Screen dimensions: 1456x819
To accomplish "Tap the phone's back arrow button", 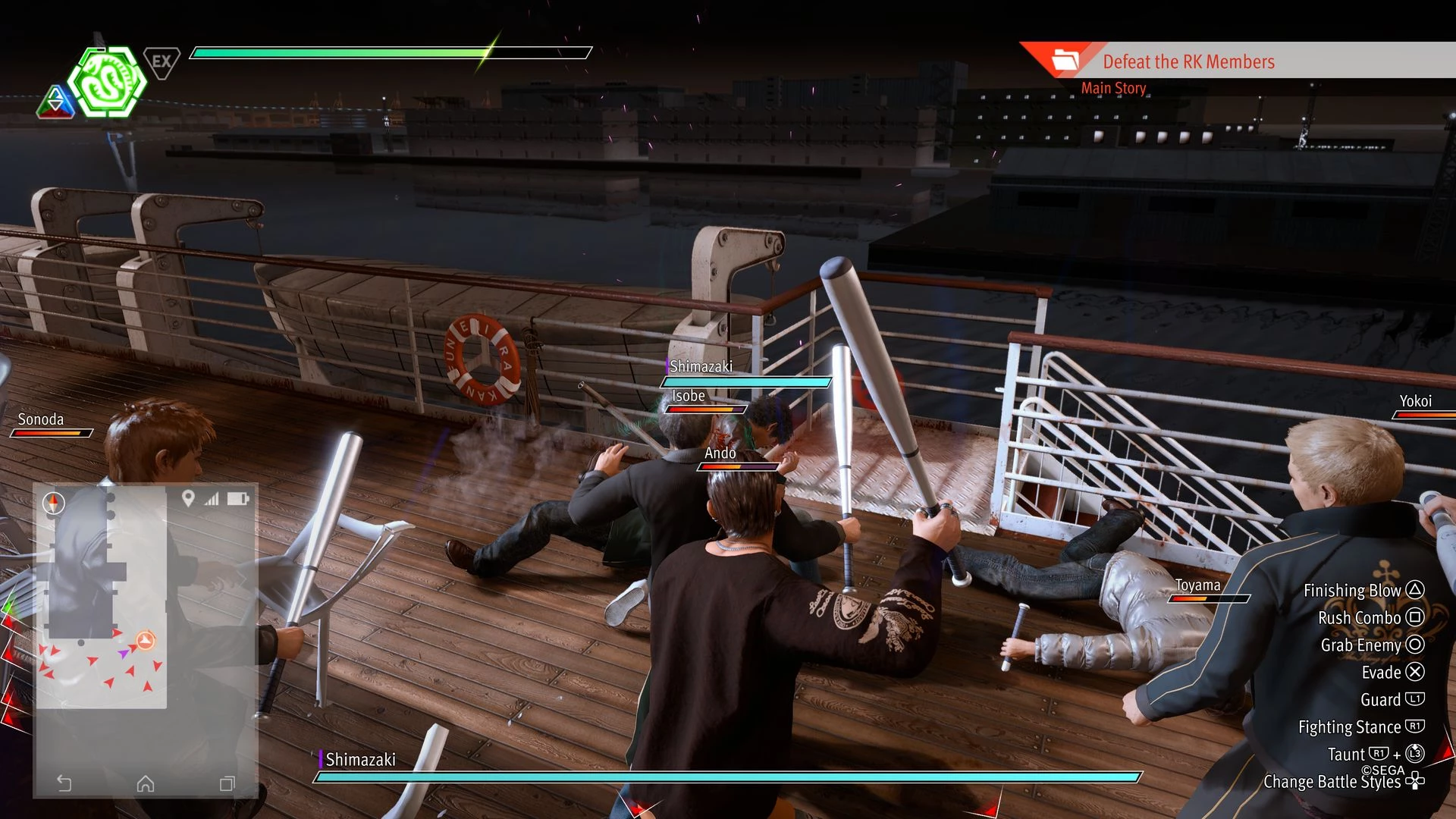I will [64, 783].
